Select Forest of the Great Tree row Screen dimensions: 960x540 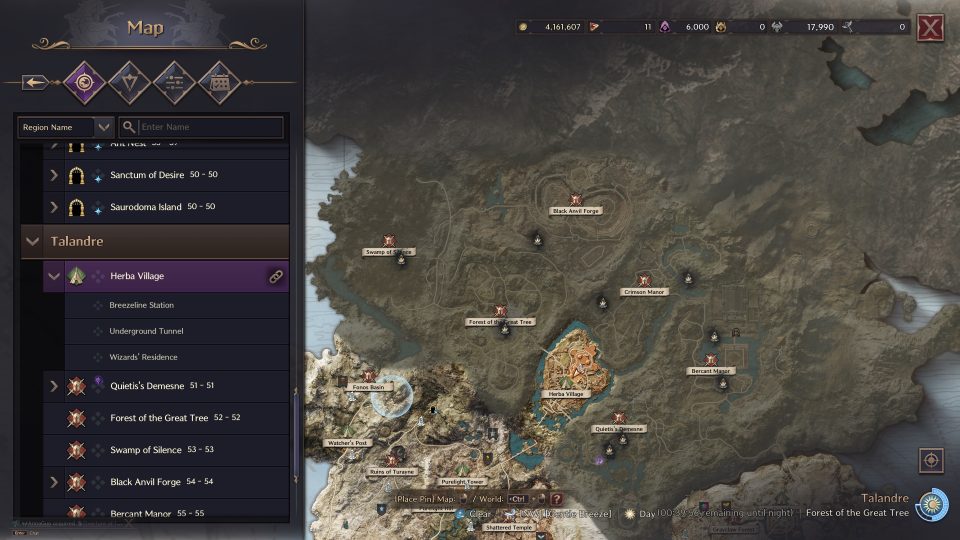159,418
